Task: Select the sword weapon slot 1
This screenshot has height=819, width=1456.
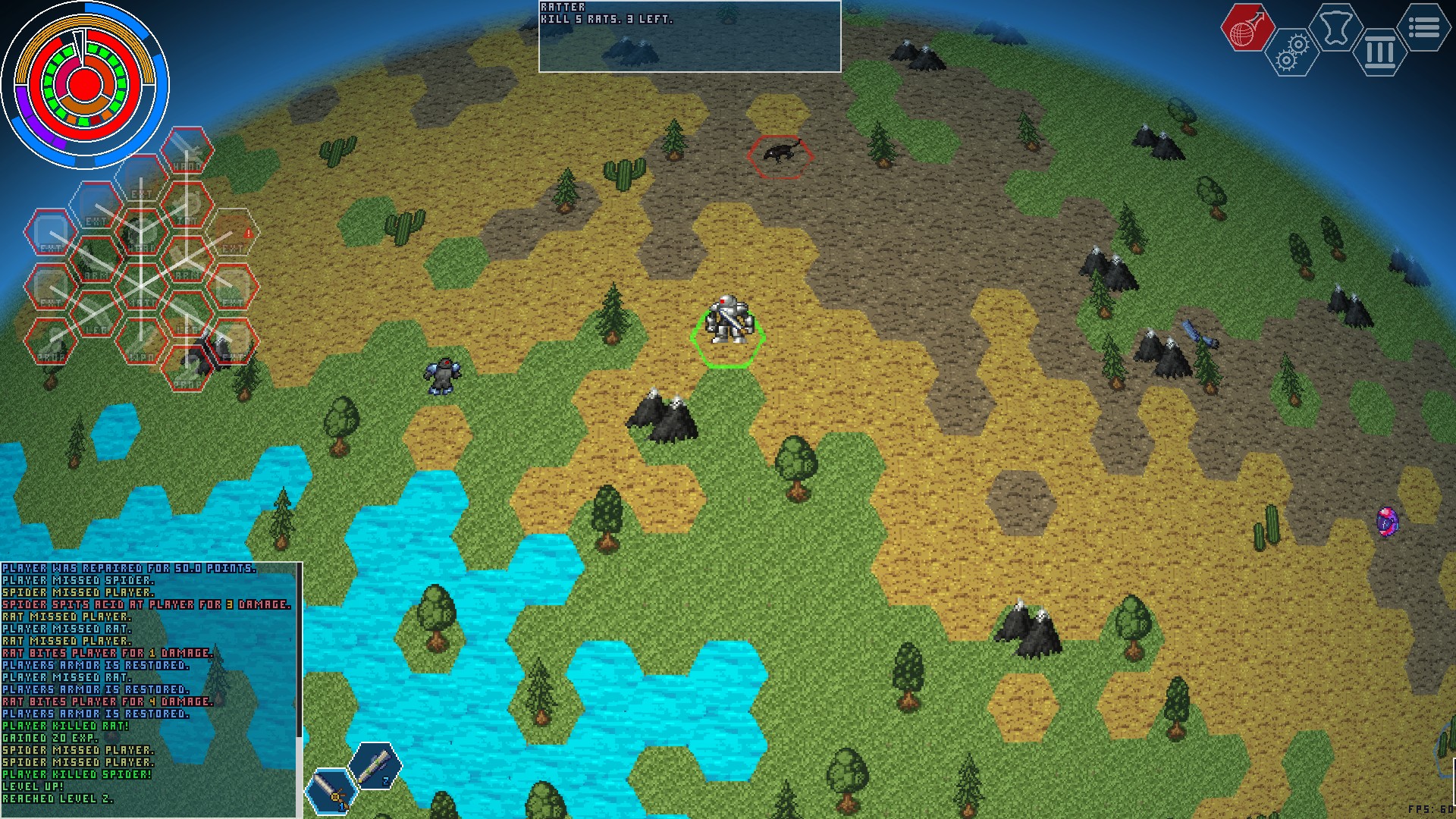Action: tap(331, 792)
